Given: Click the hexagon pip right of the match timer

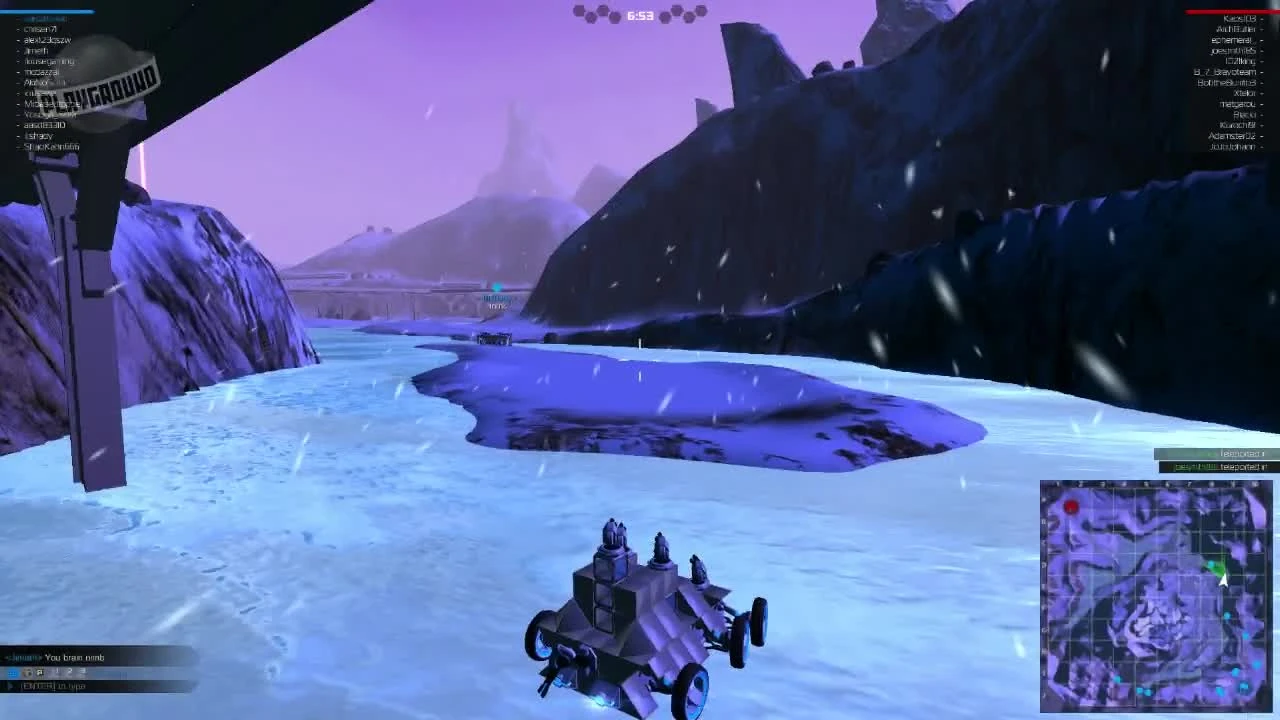Looking at the screenshot, I should pos(665,16).
